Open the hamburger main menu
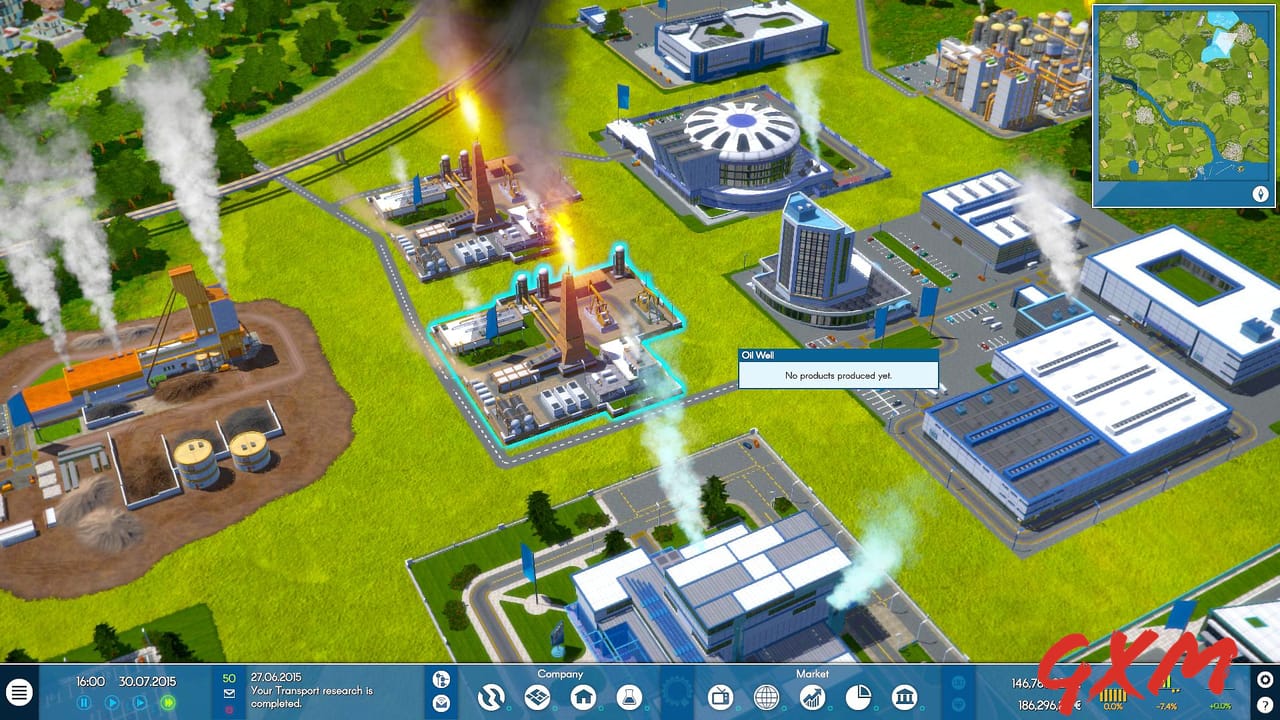The width and height of the screenshot is (1280, 720). pyautogui.click(x=18, y=692)
